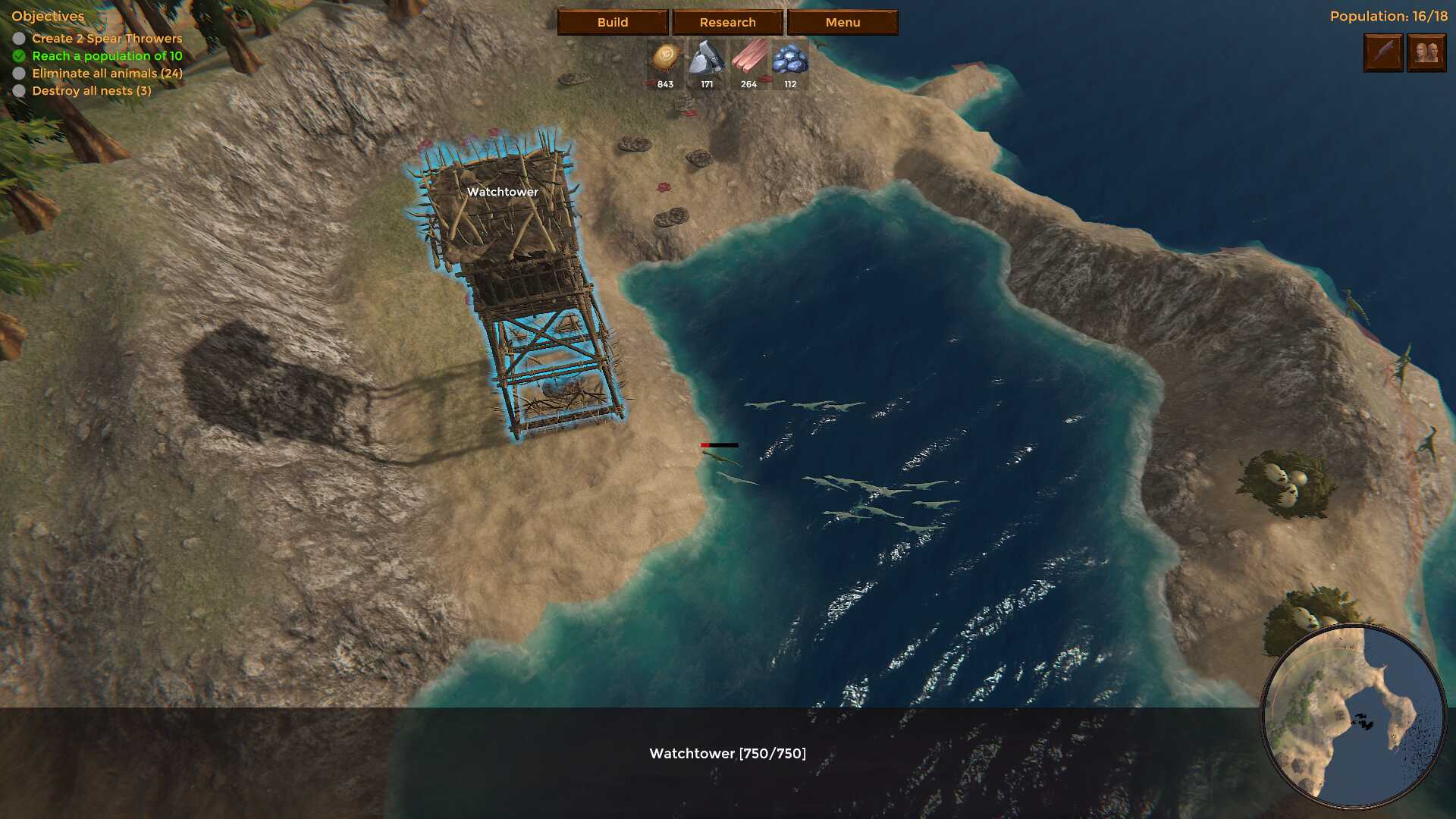Select the Destroy all nests objective
The height and width of the screenshot is (819, 1456).
[92, 91]
